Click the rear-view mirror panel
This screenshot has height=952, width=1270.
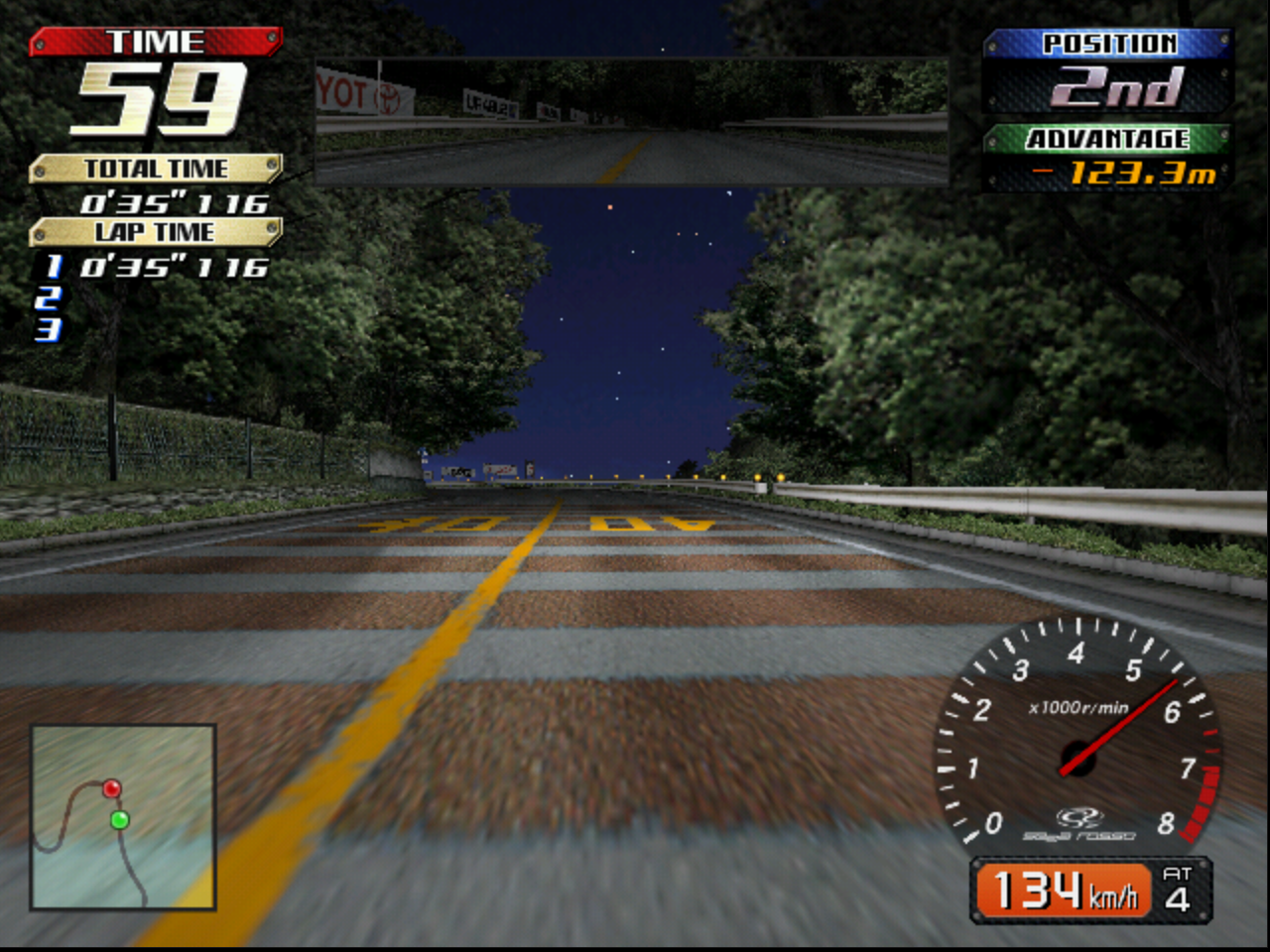pos(632,122)
